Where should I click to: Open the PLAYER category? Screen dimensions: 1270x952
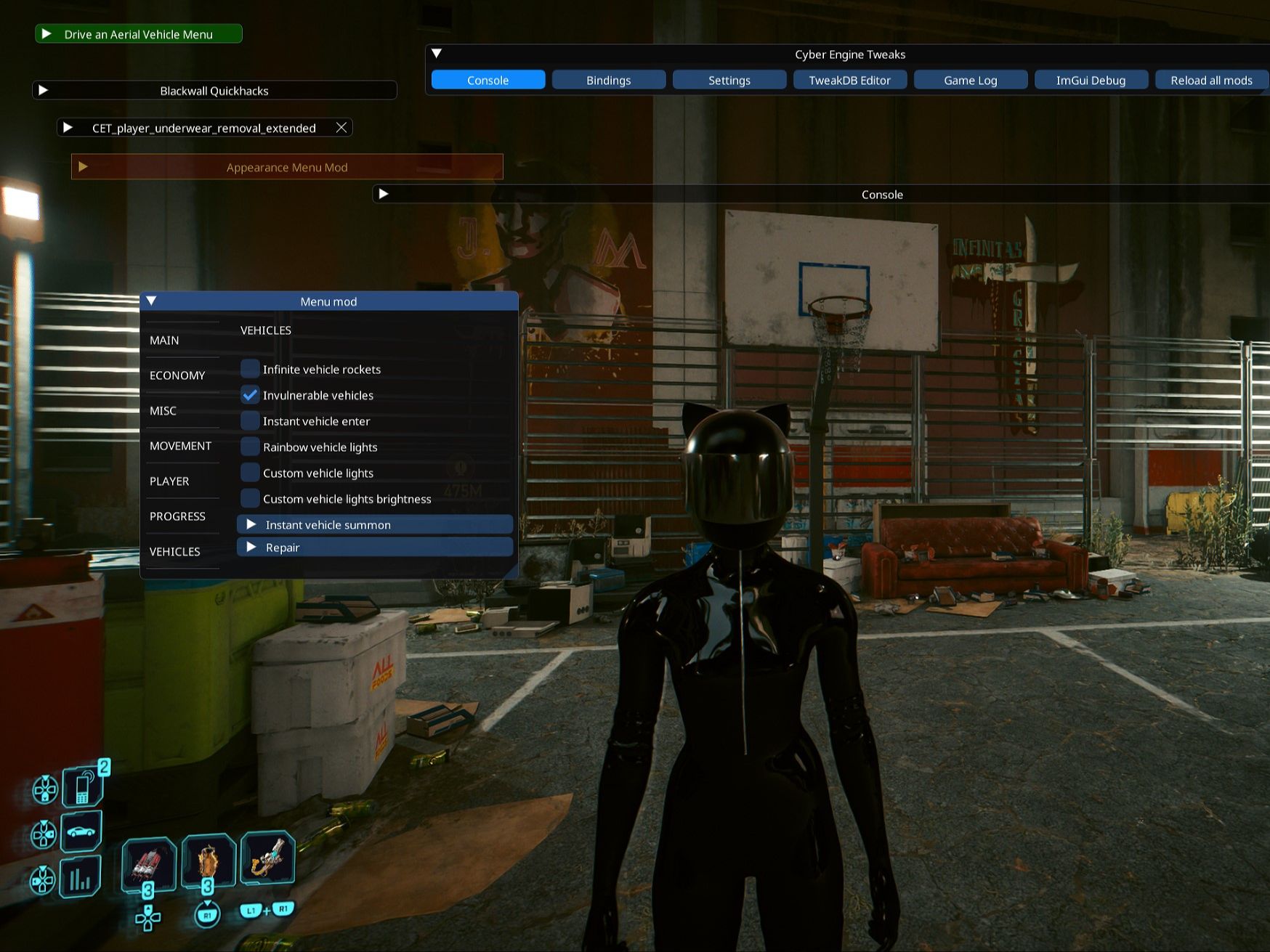point(169,481)
